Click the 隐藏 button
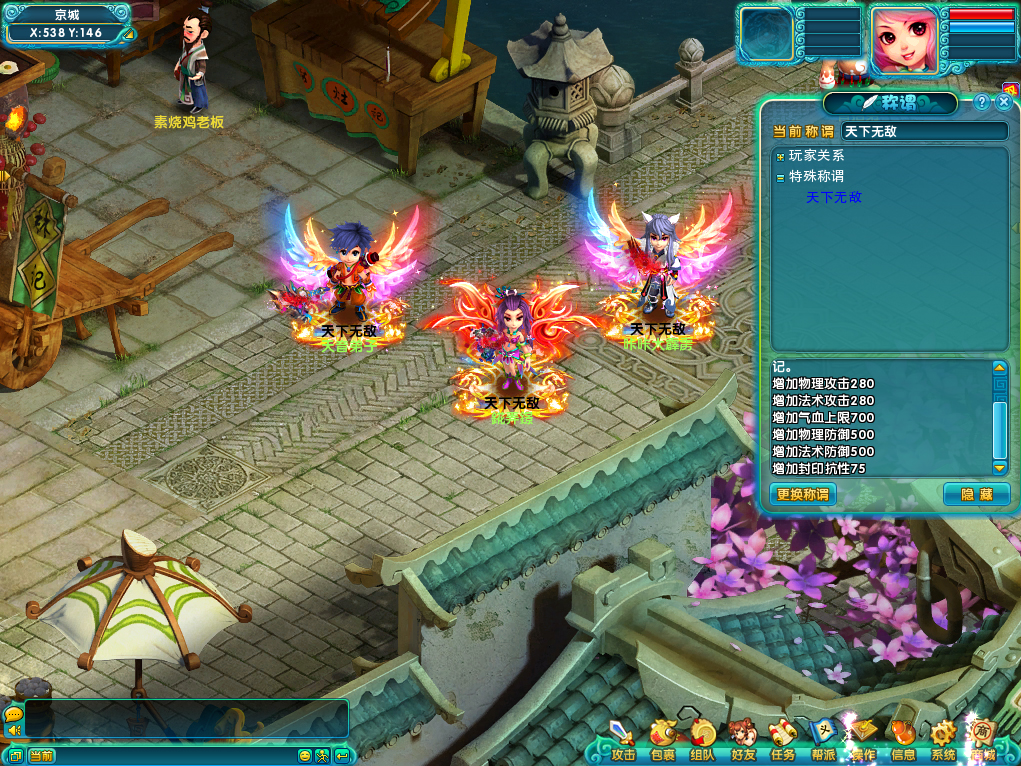Screen dimensions: 1021x766 976,494
